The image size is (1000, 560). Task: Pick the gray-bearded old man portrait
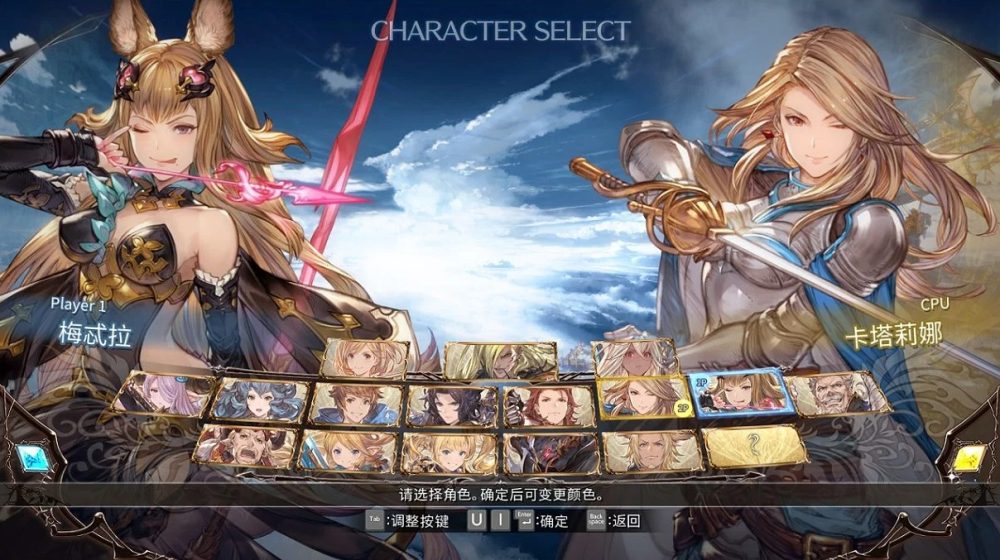point(838,393)
